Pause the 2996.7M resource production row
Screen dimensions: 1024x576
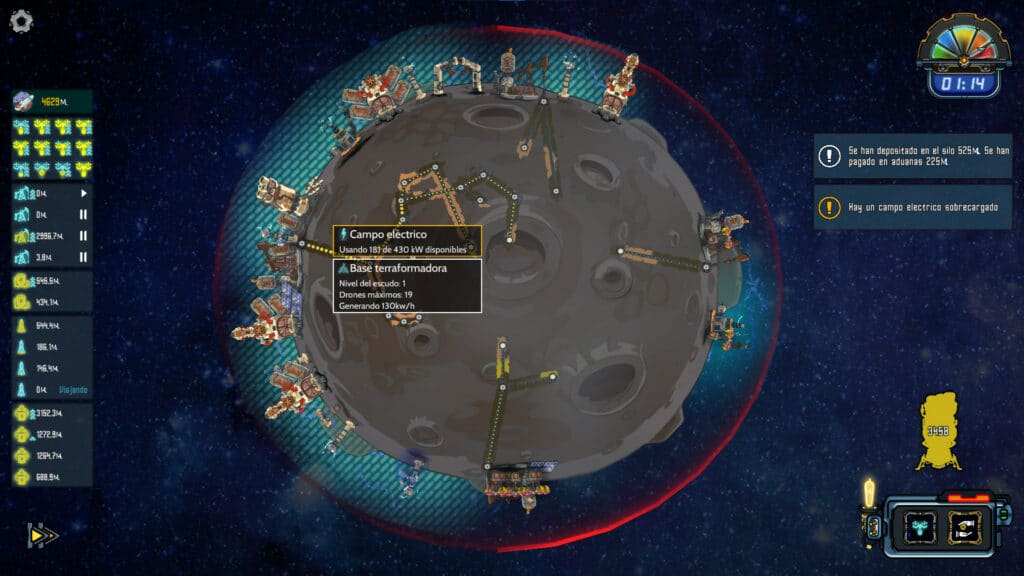tap(83, 236)
